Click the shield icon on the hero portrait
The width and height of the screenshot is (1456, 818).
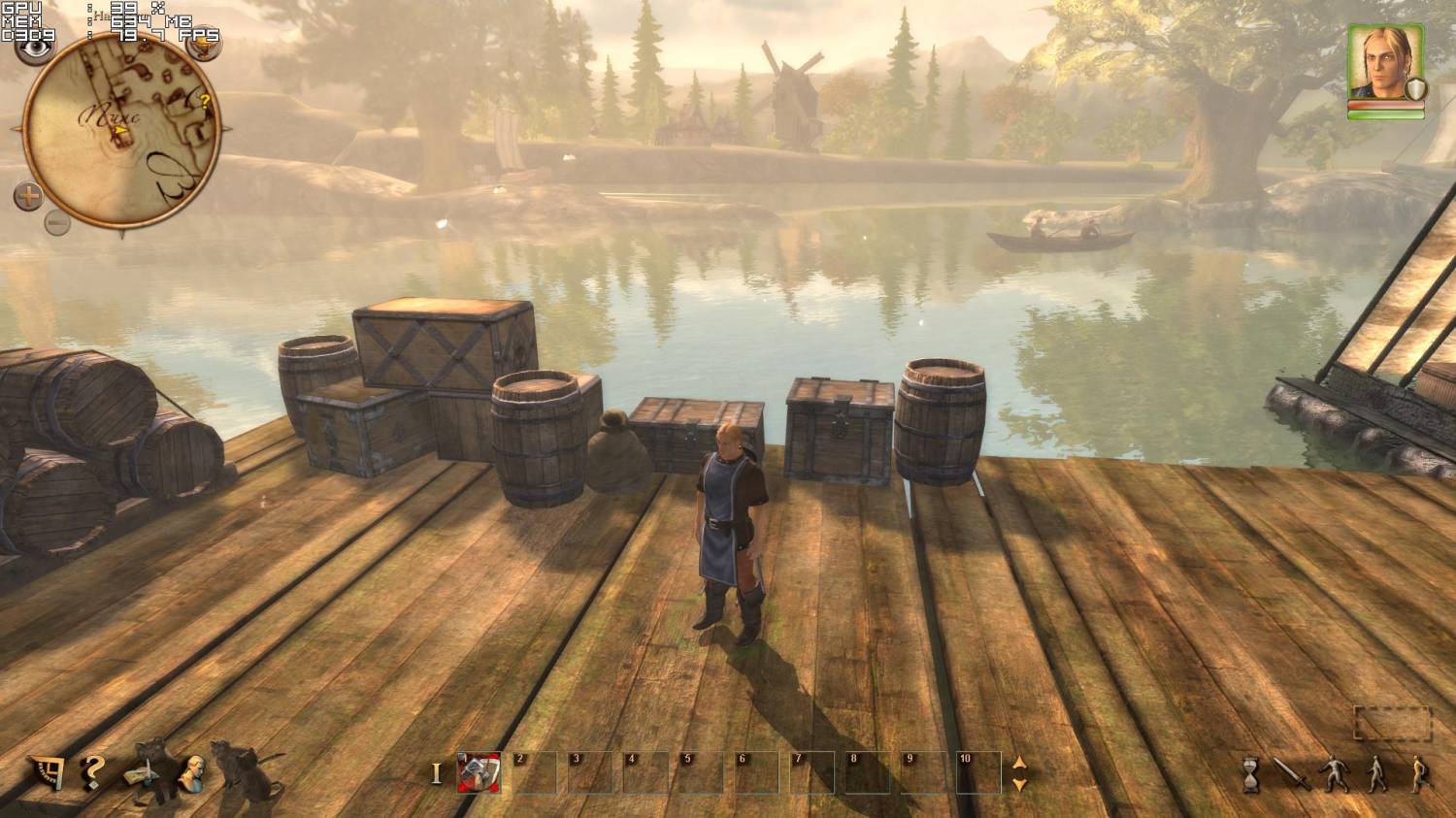click(1415, 90)
